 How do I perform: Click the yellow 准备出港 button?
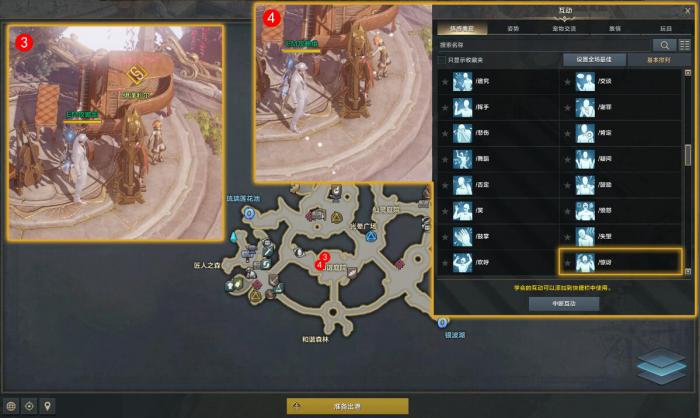[347, 406]
